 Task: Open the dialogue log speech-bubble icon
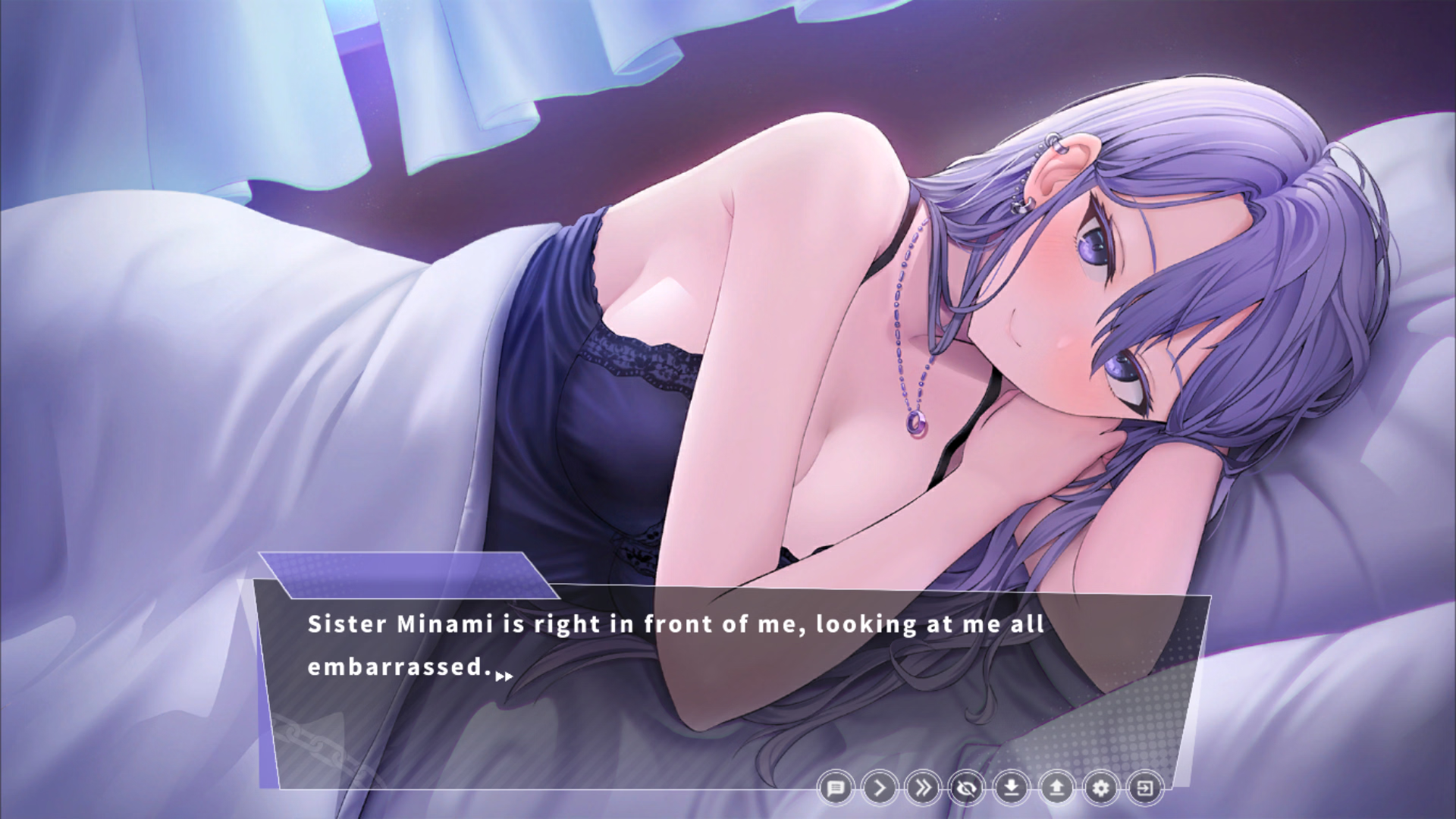(836, 789)
